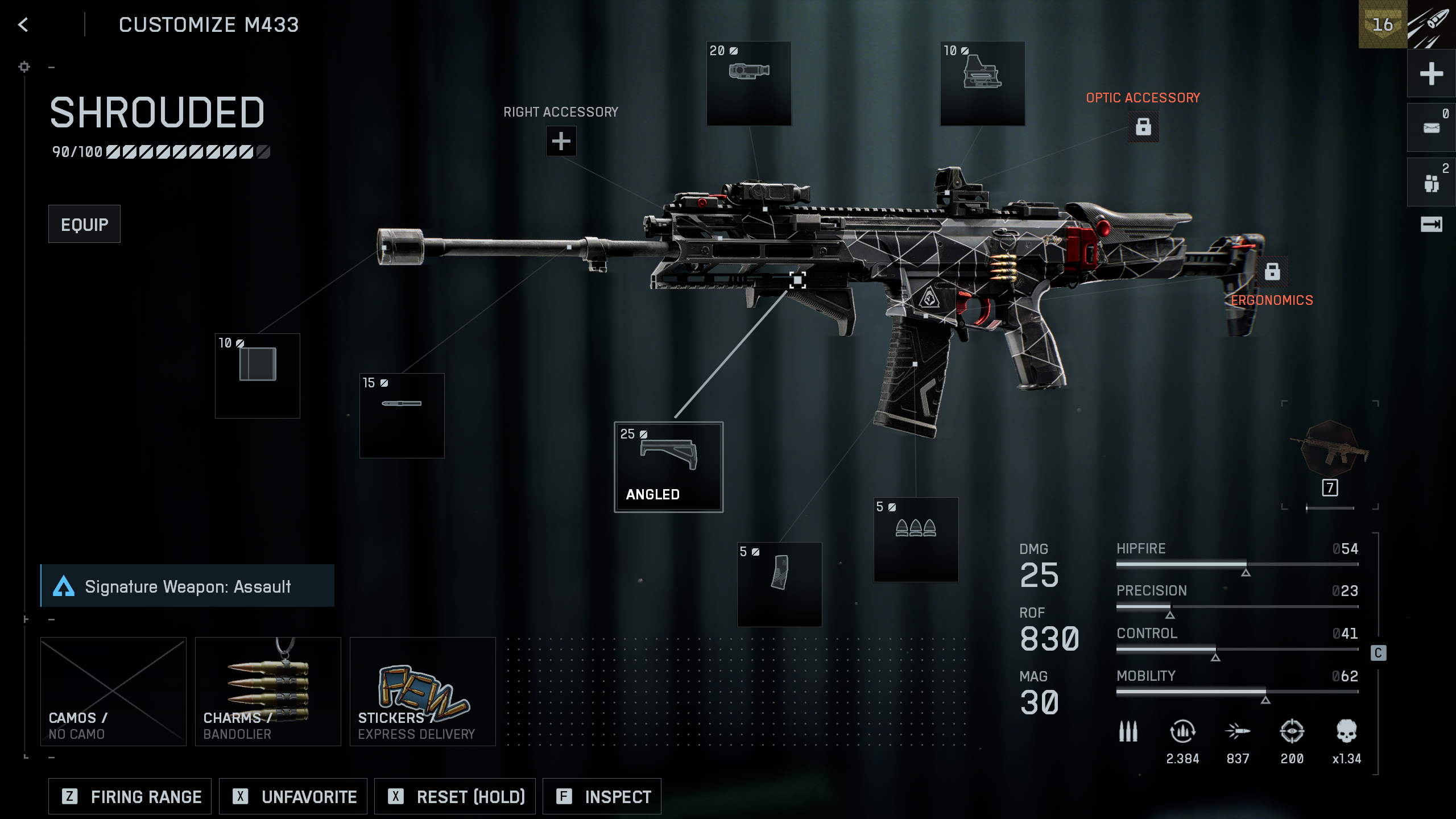Open the add loadout plus panel
Screen dimensions: 1456x819
tap(1431, 74)
